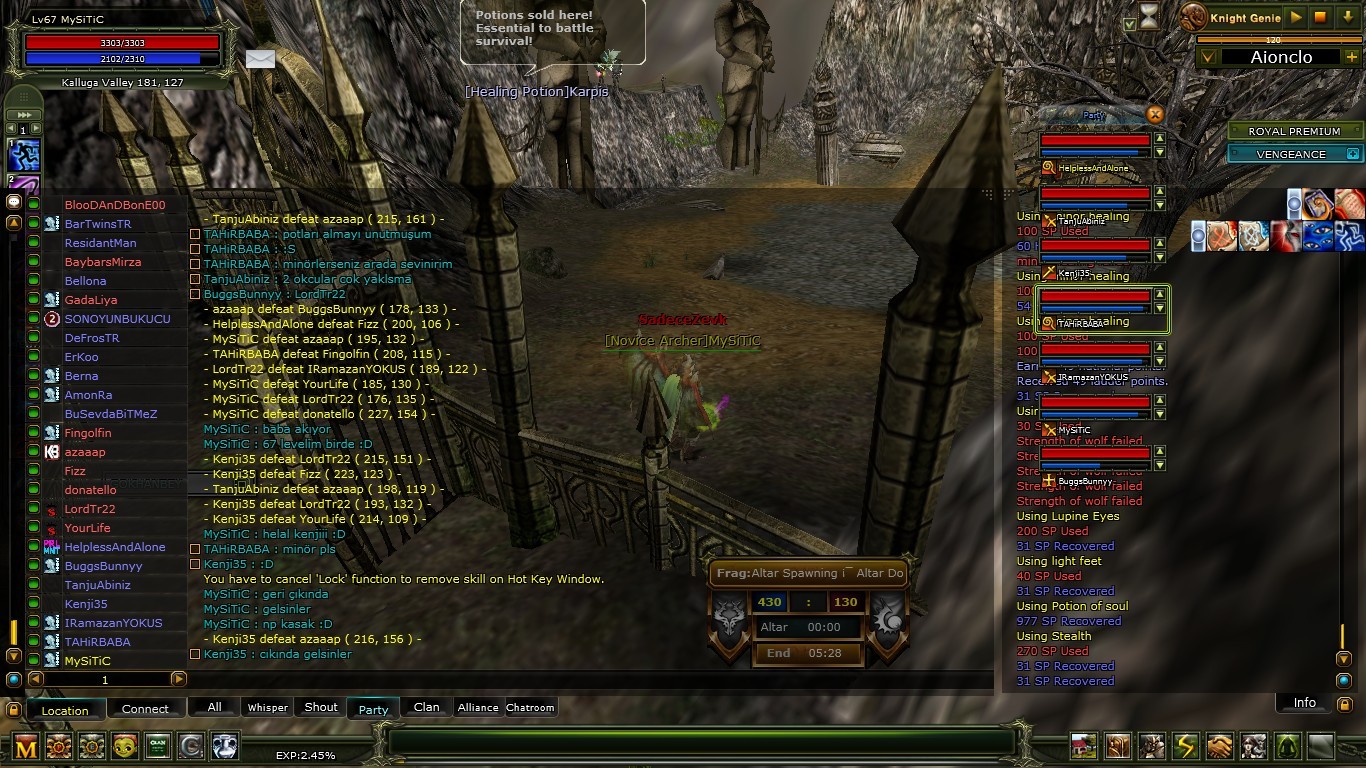Stop the Knight Genie
The height and width of the screenshot is (768, 1366).
point(1321,17)
